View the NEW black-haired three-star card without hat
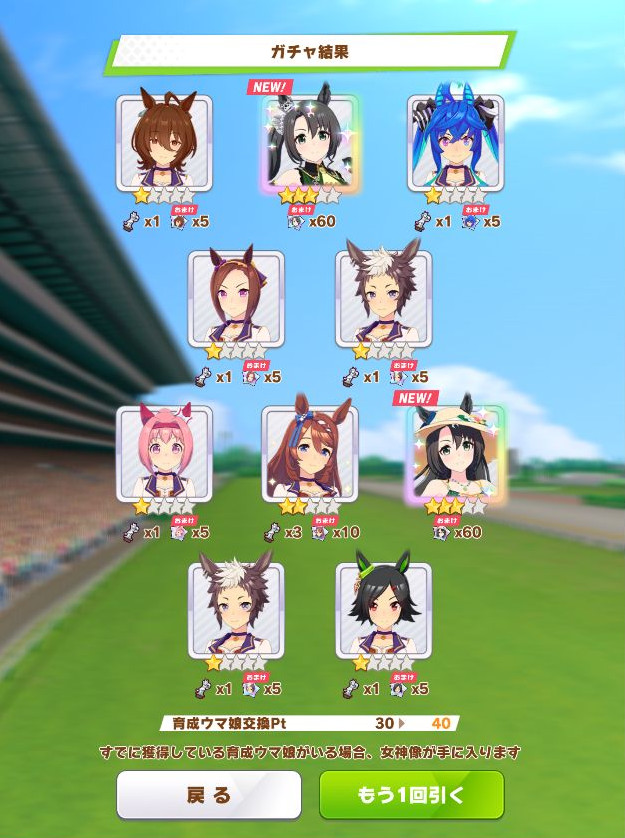Screen dimensions: 625x838 [310, 143]
